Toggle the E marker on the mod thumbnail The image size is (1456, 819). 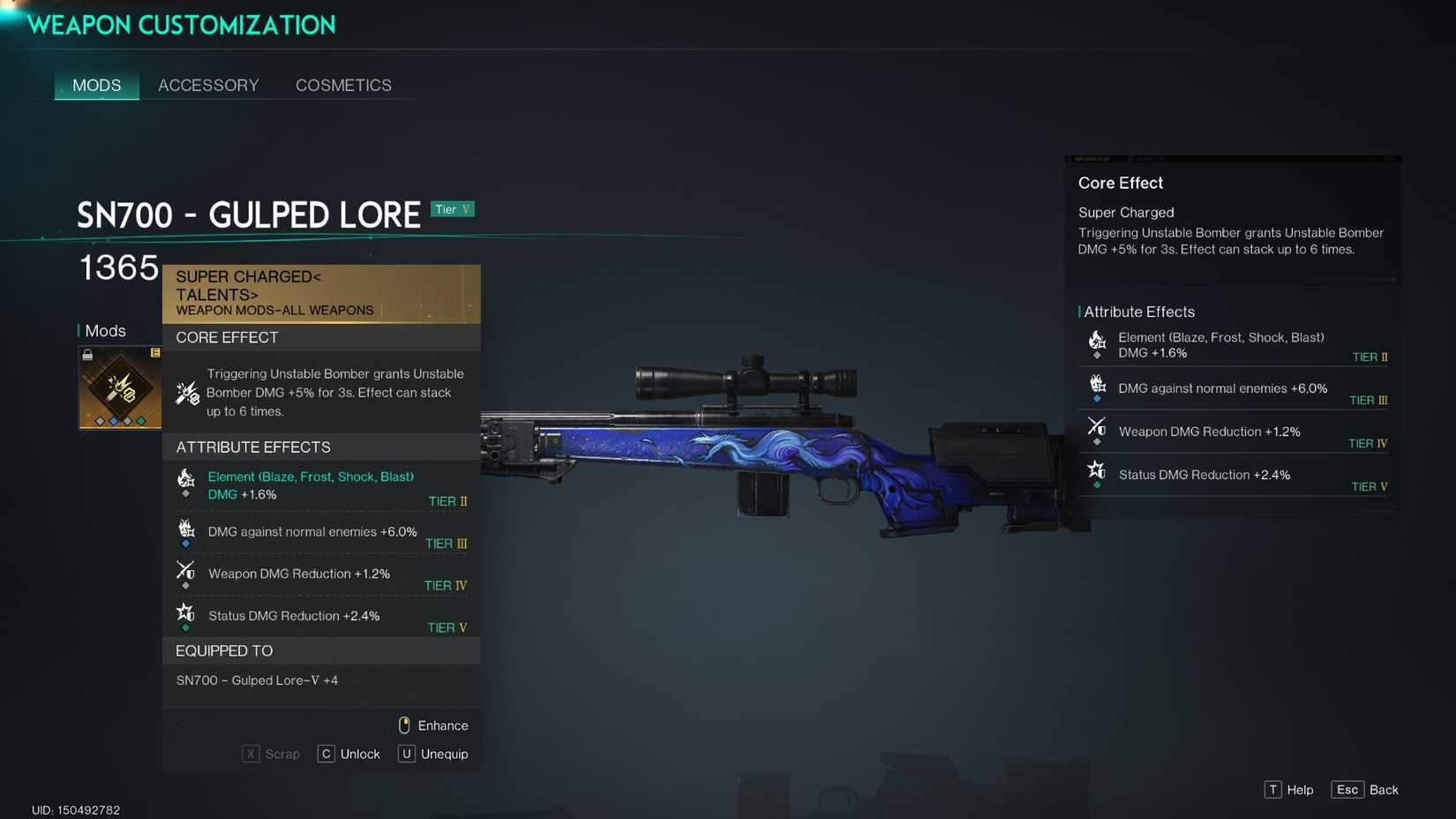[x=156, y=352]
